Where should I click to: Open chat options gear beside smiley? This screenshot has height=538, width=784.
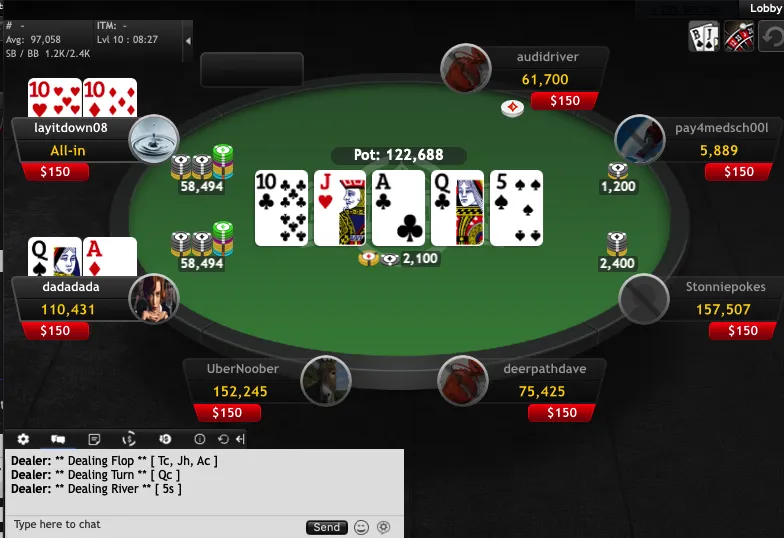(x=382, y=527)
